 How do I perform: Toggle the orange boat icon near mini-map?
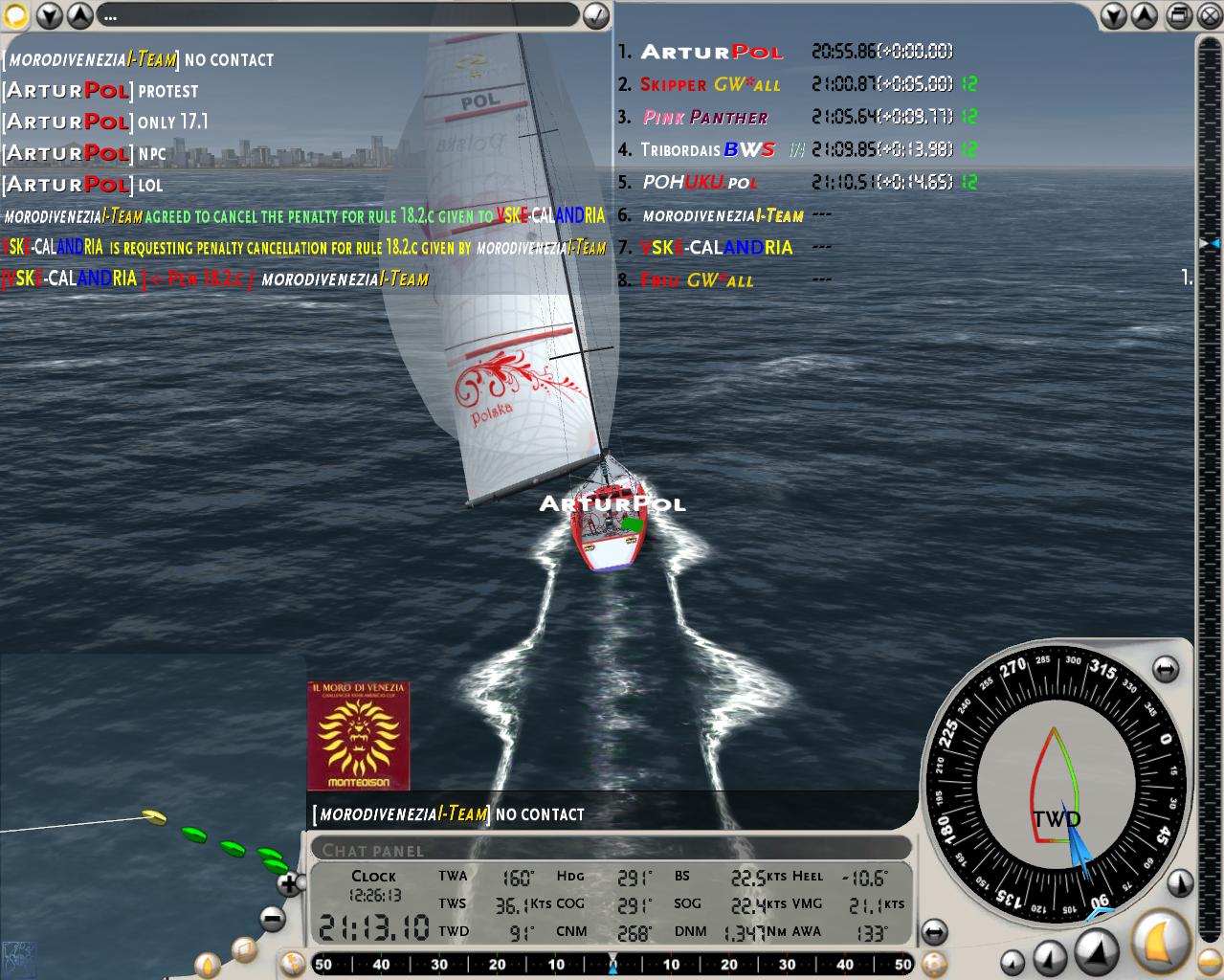(x=208, y=965)
